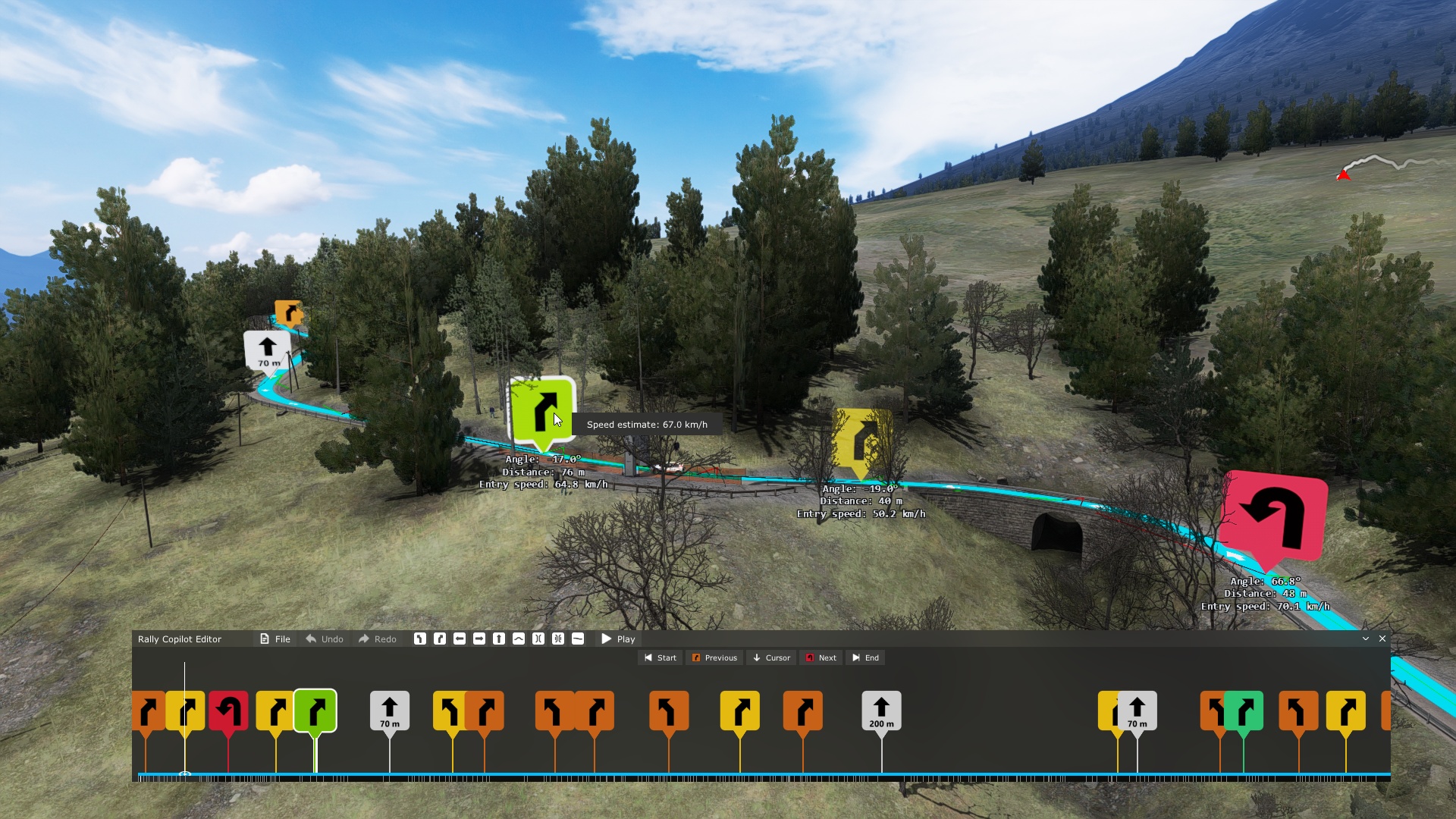
Task: Collapse the editor using the chevron arrow
Action: pos(1365,639)
